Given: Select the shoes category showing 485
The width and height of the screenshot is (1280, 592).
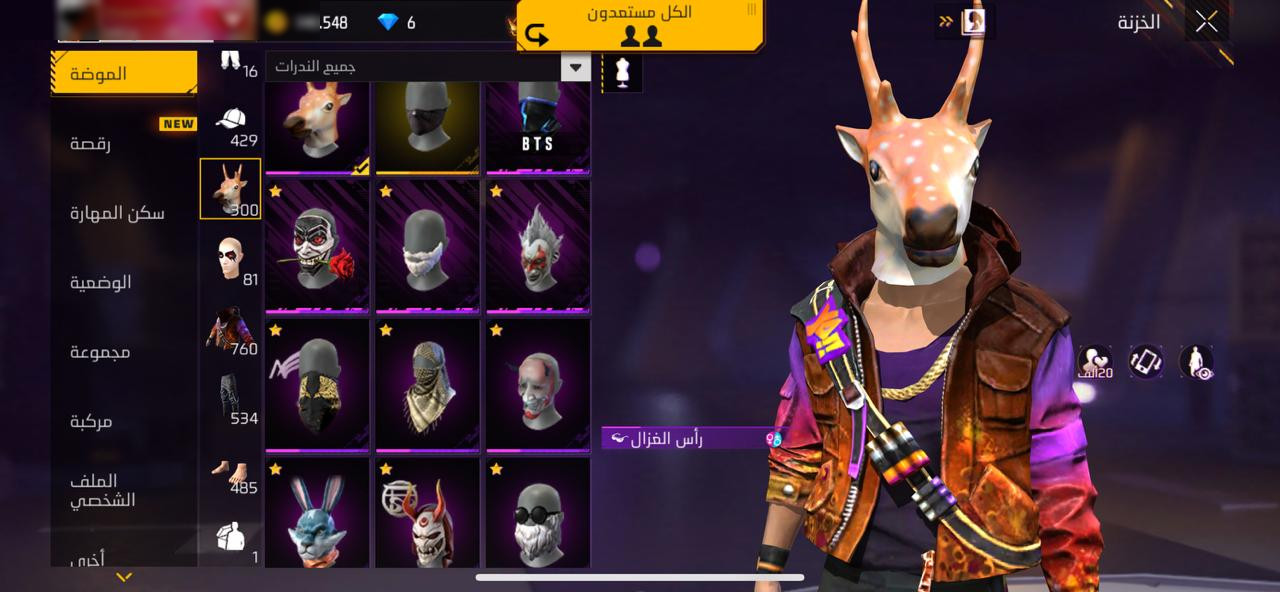Looking at the screenshot, I should 231,471.
